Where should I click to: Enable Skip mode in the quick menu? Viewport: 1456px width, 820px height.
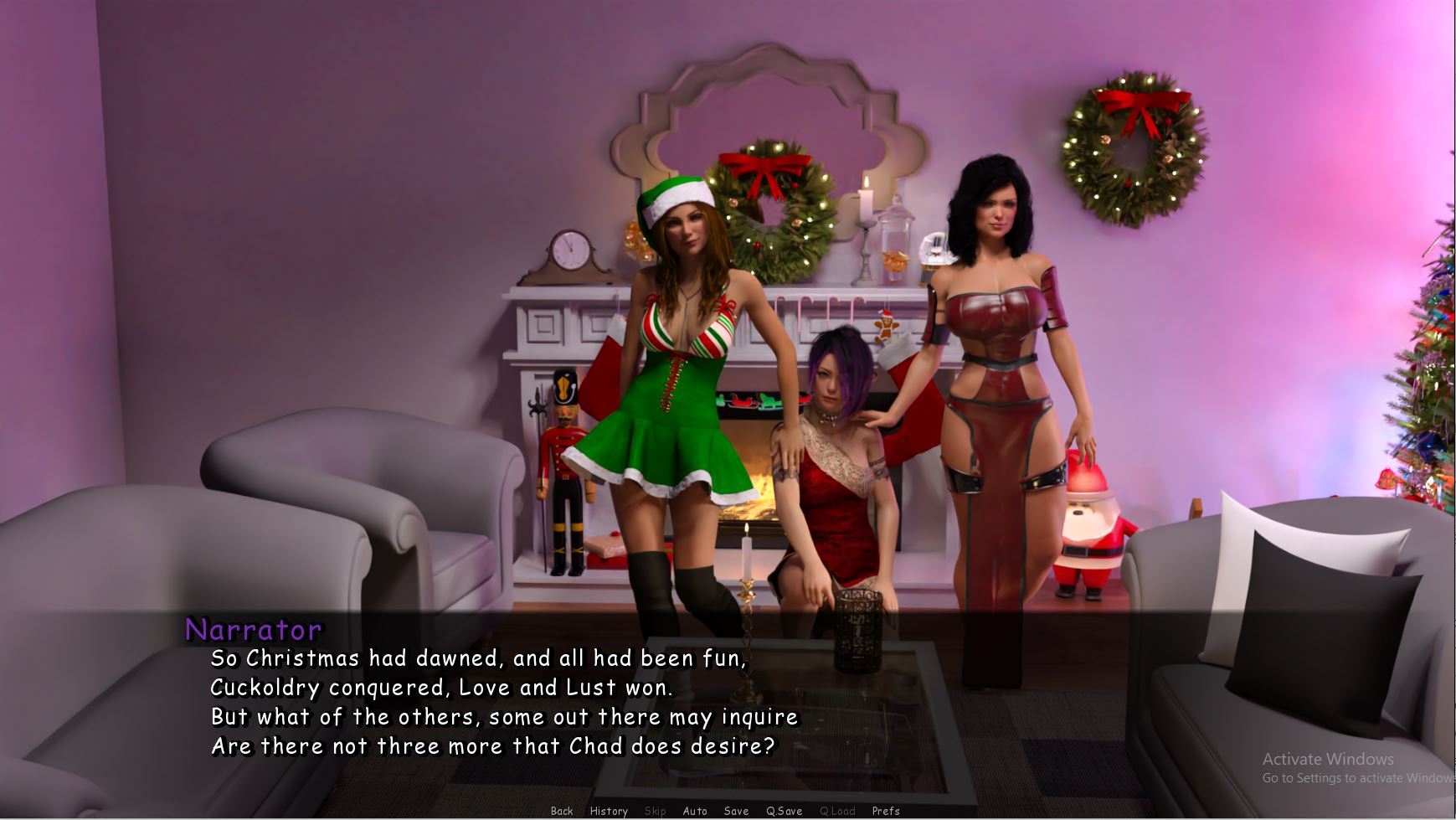pos(656,811)
